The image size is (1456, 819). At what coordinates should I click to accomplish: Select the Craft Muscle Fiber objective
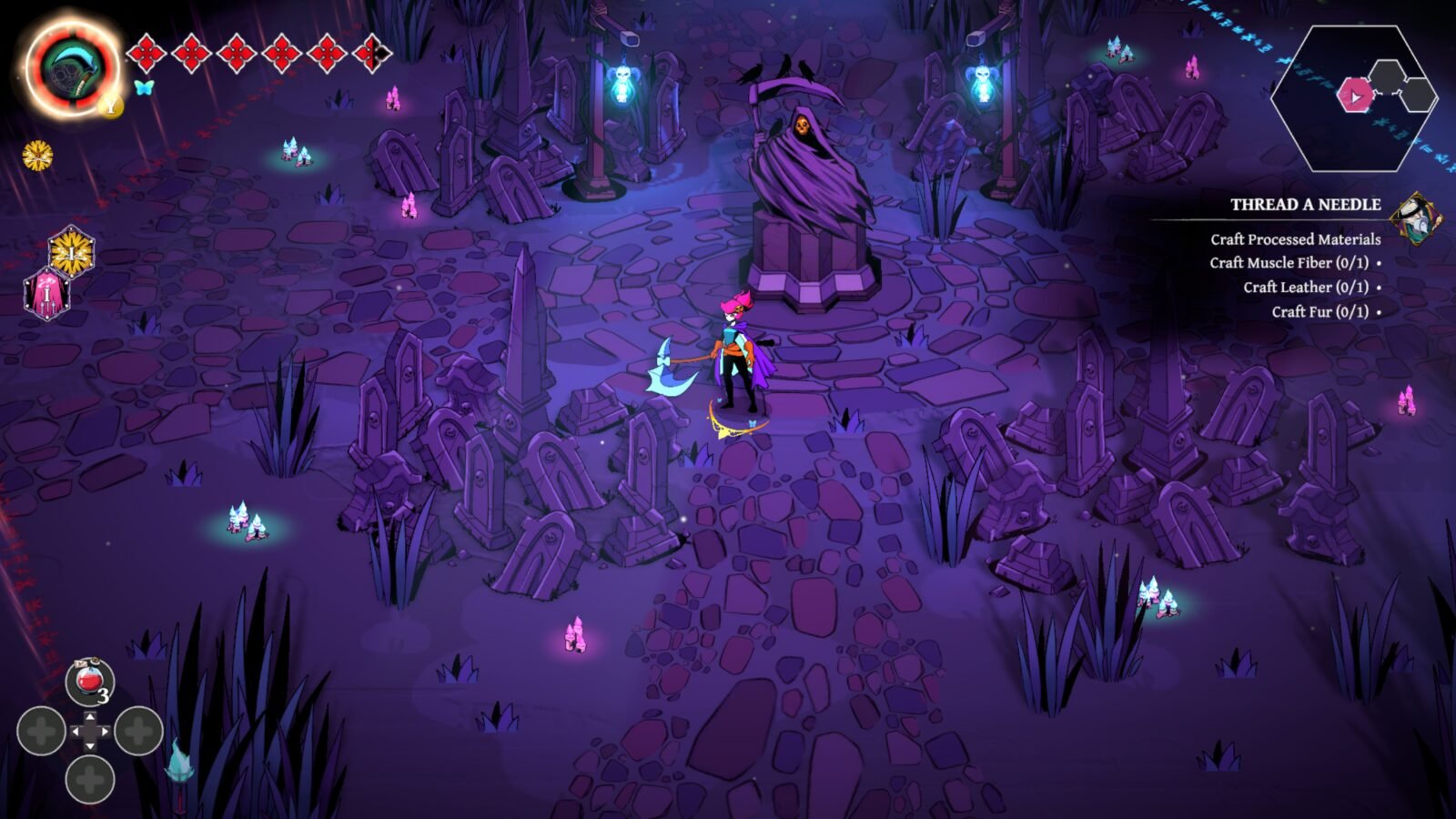[1289, 263]
